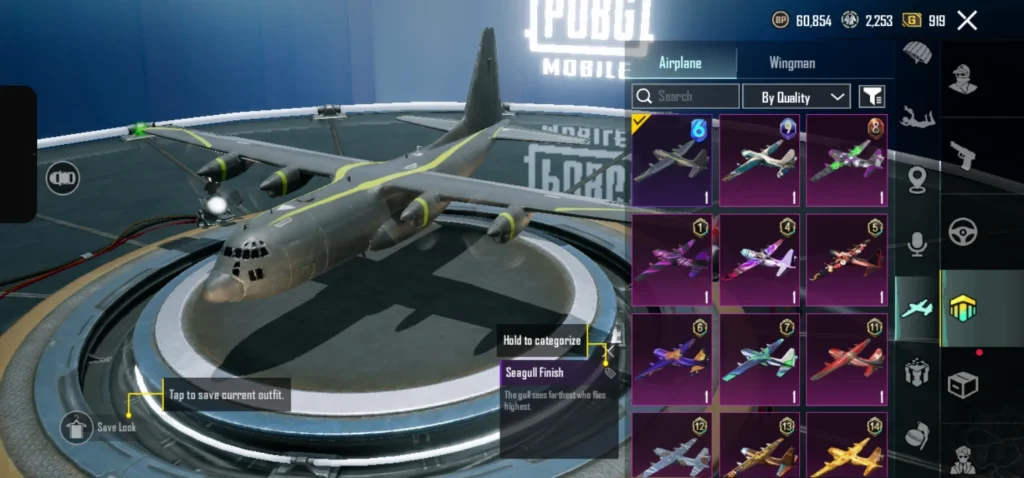This screenshot has width=1024, height=478.
Task: Open the character outfit category with sunglasses
Action: 963,79
